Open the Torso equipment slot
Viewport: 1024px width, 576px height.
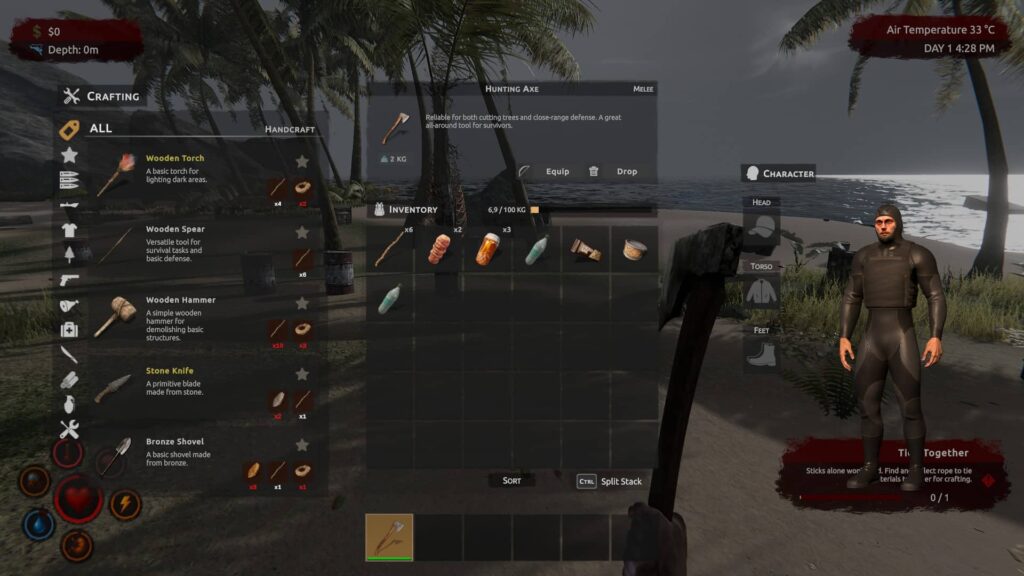[x=762, y=292]
